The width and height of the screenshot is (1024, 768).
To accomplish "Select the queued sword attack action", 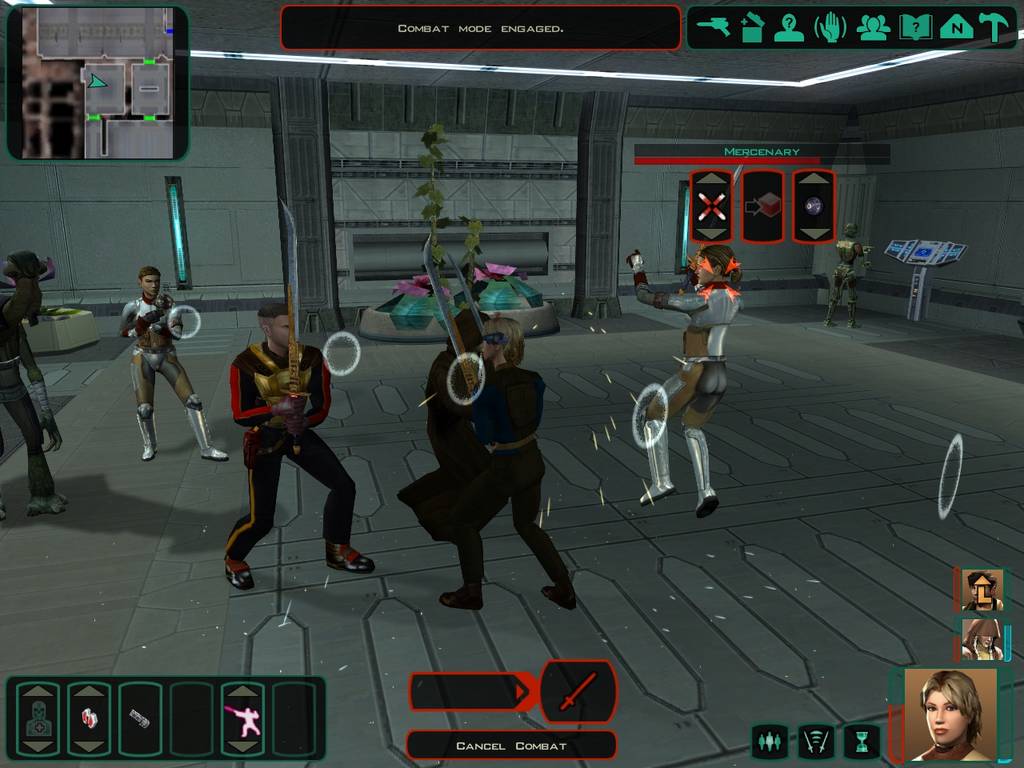I will (577, 691).
